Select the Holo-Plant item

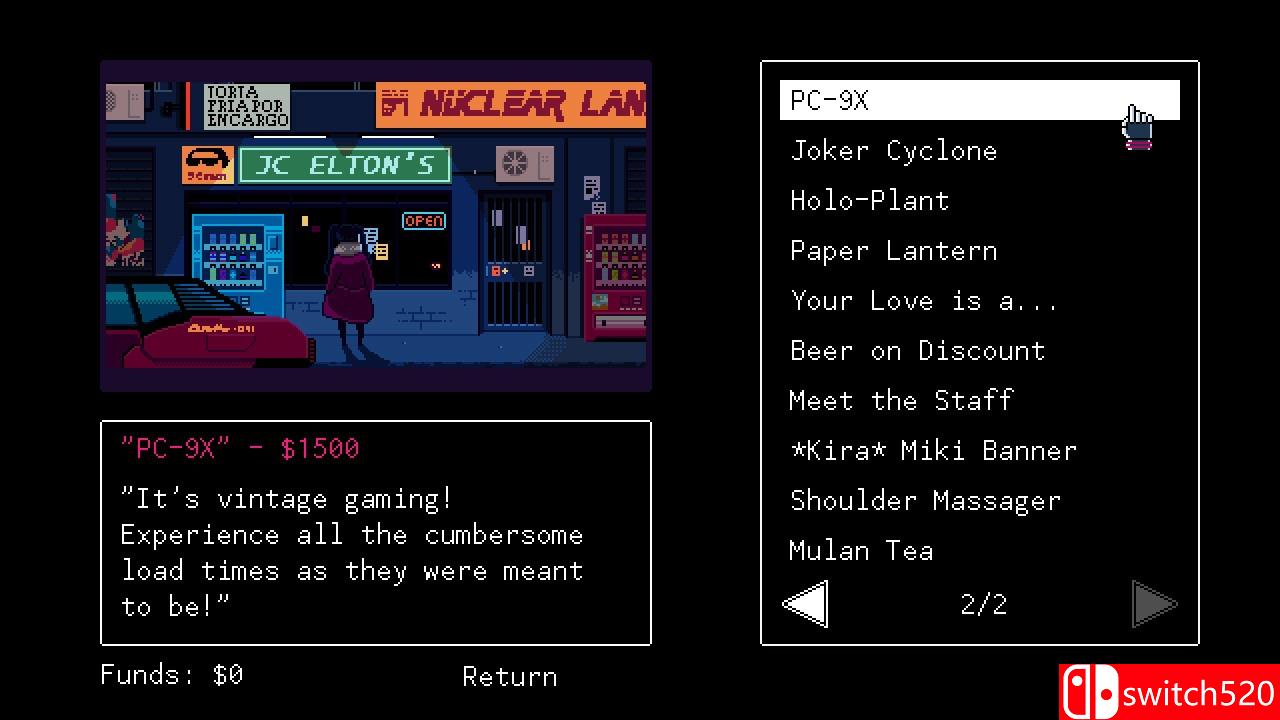[x=869, y=200]
